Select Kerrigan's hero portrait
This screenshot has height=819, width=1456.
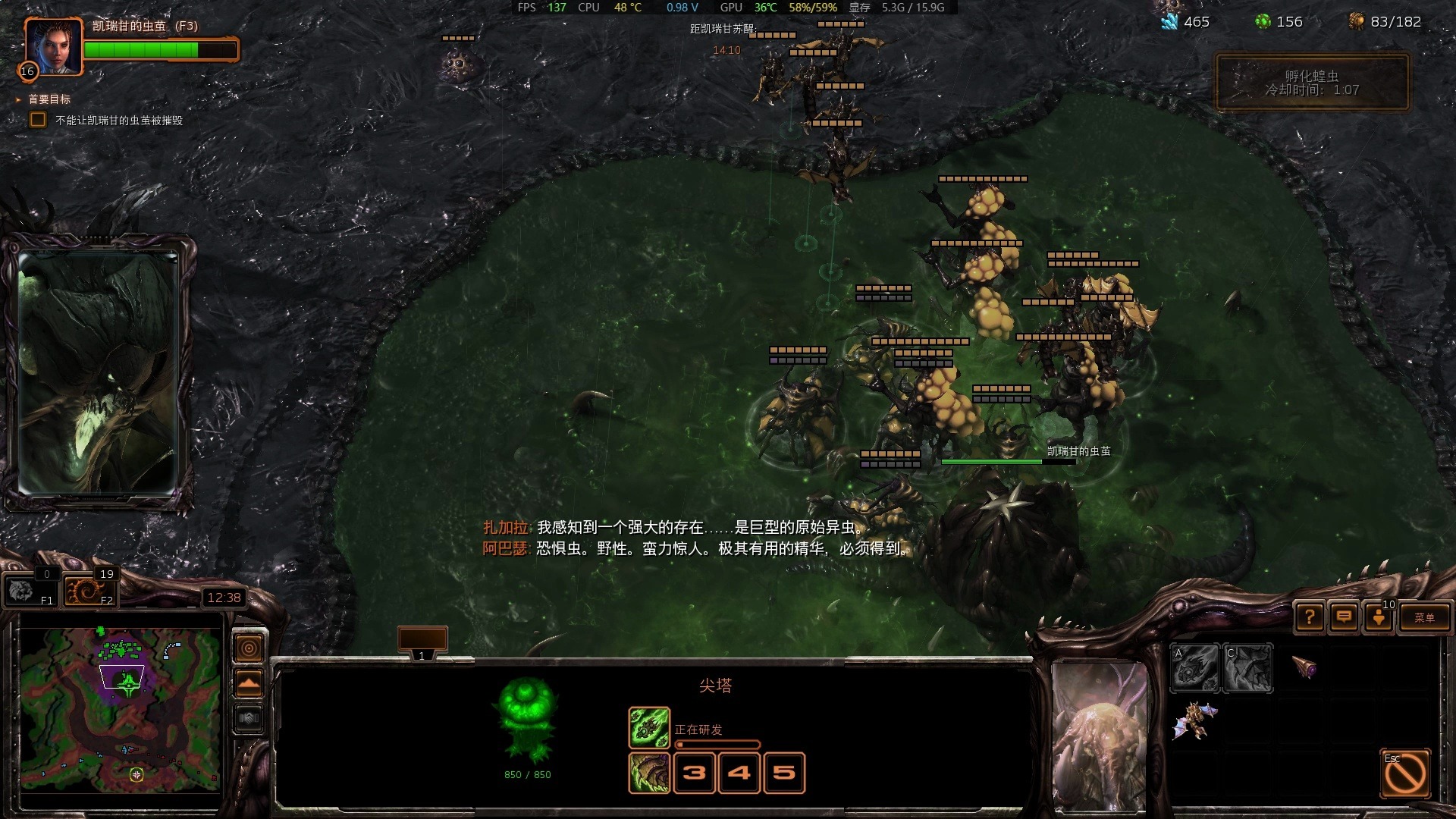pyautogui.click(x=52, y=45)
